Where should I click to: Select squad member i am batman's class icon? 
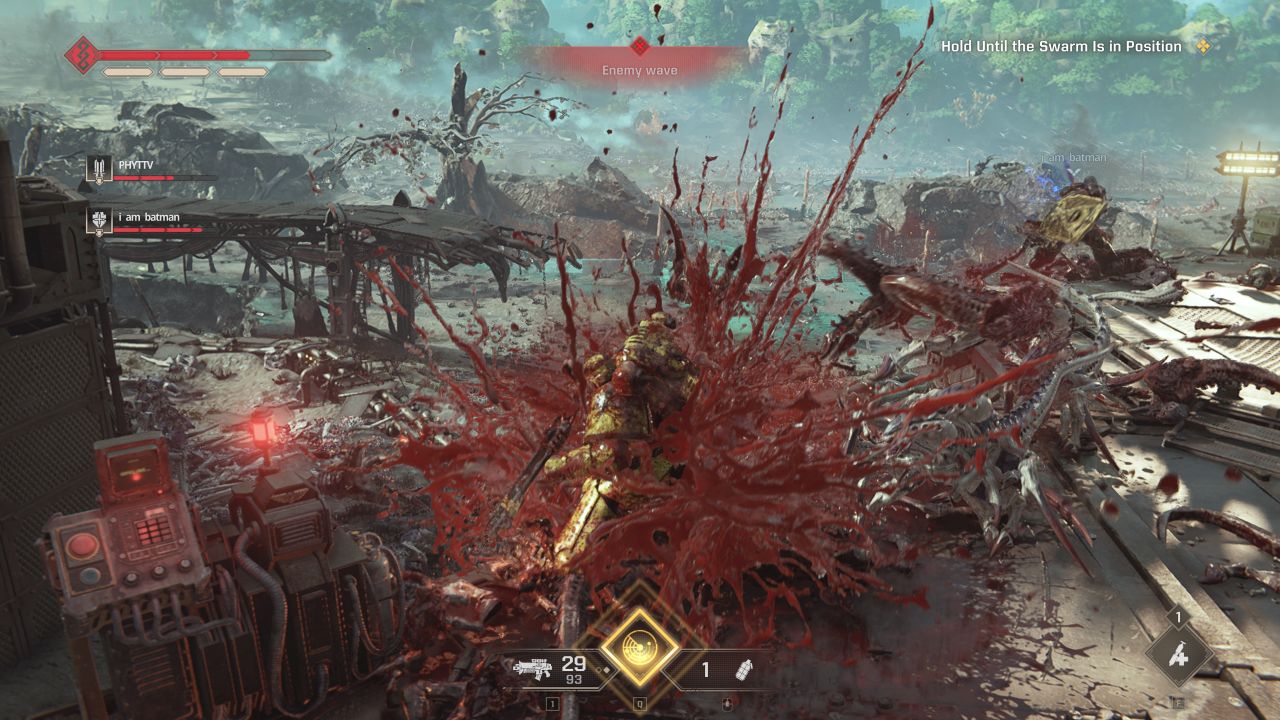[98, 221]
